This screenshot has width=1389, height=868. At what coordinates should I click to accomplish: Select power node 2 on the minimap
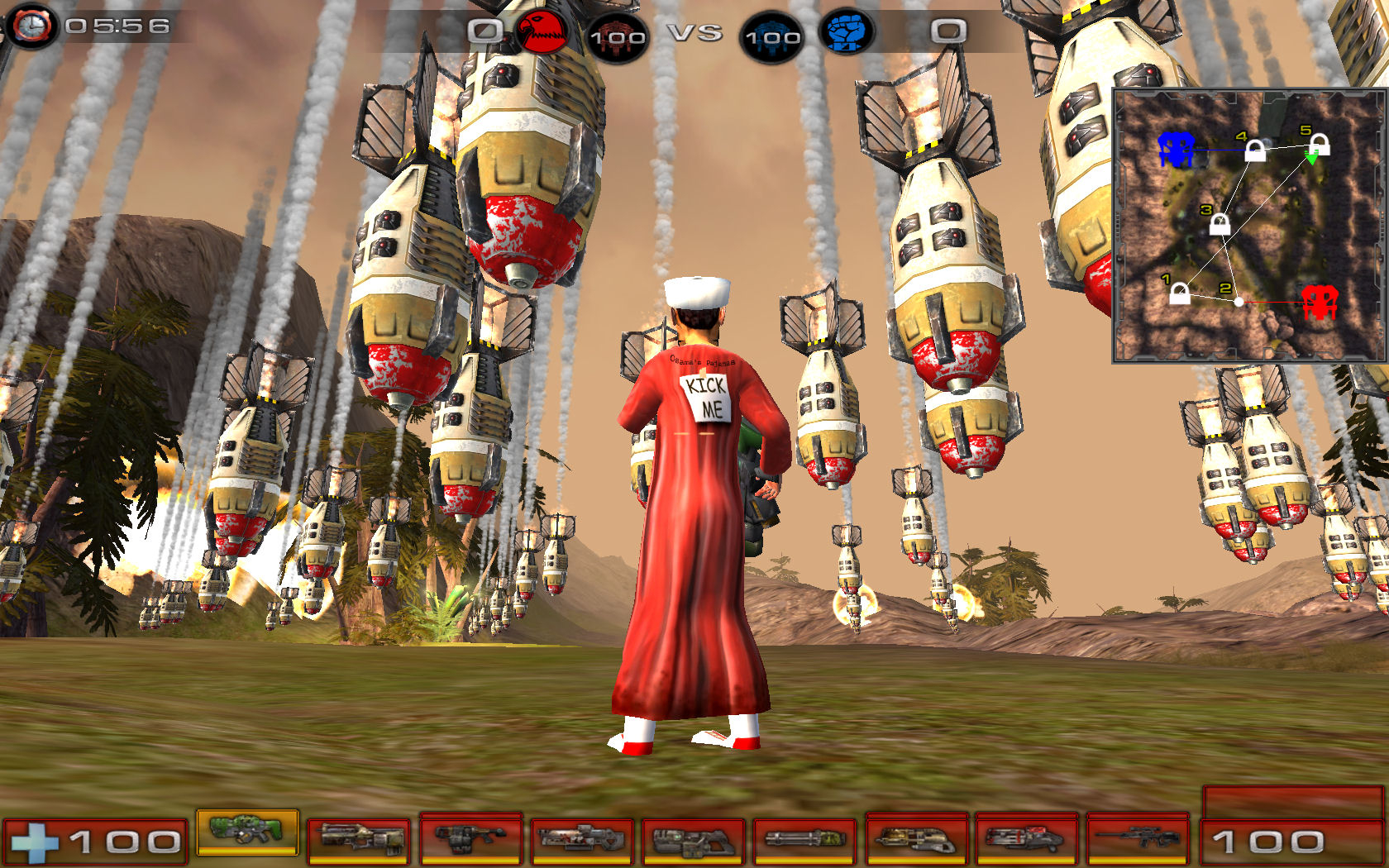tap(1239, 303)
